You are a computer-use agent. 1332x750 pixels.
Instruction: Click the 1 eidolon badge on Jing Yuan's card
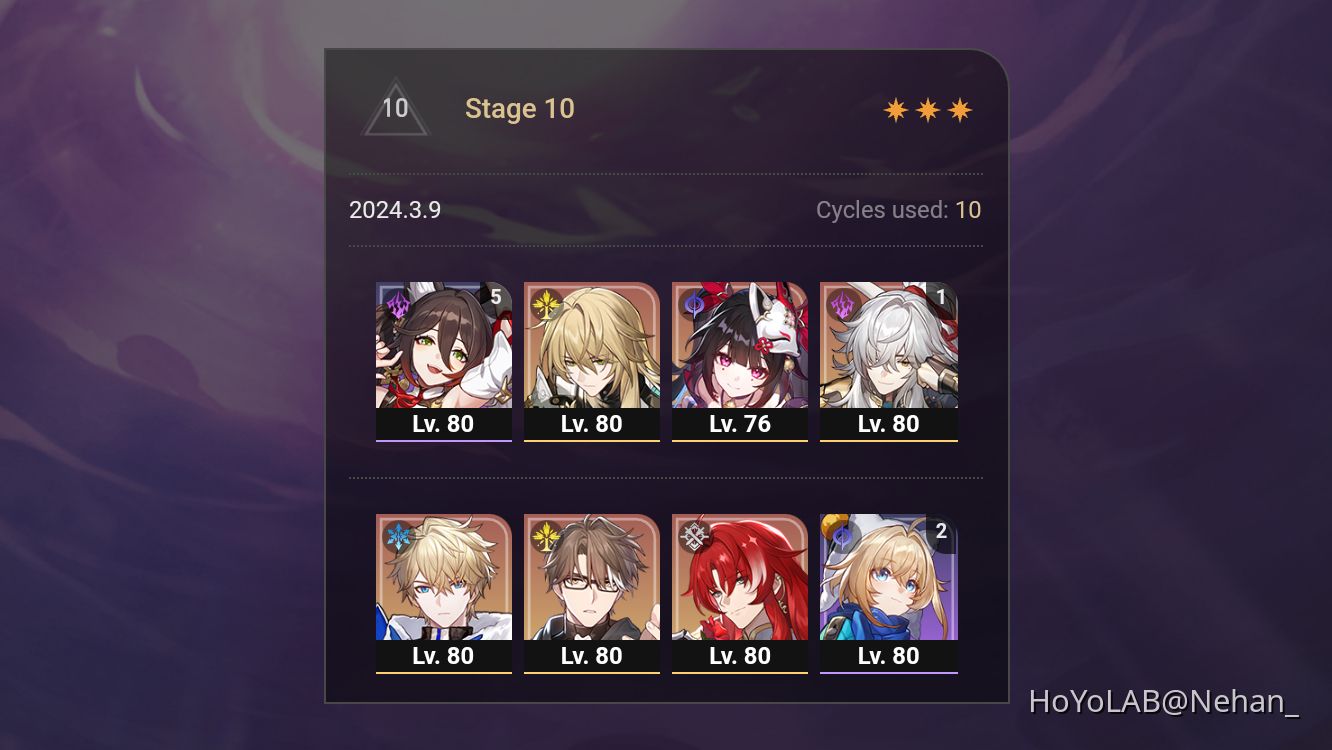[944, 297]
